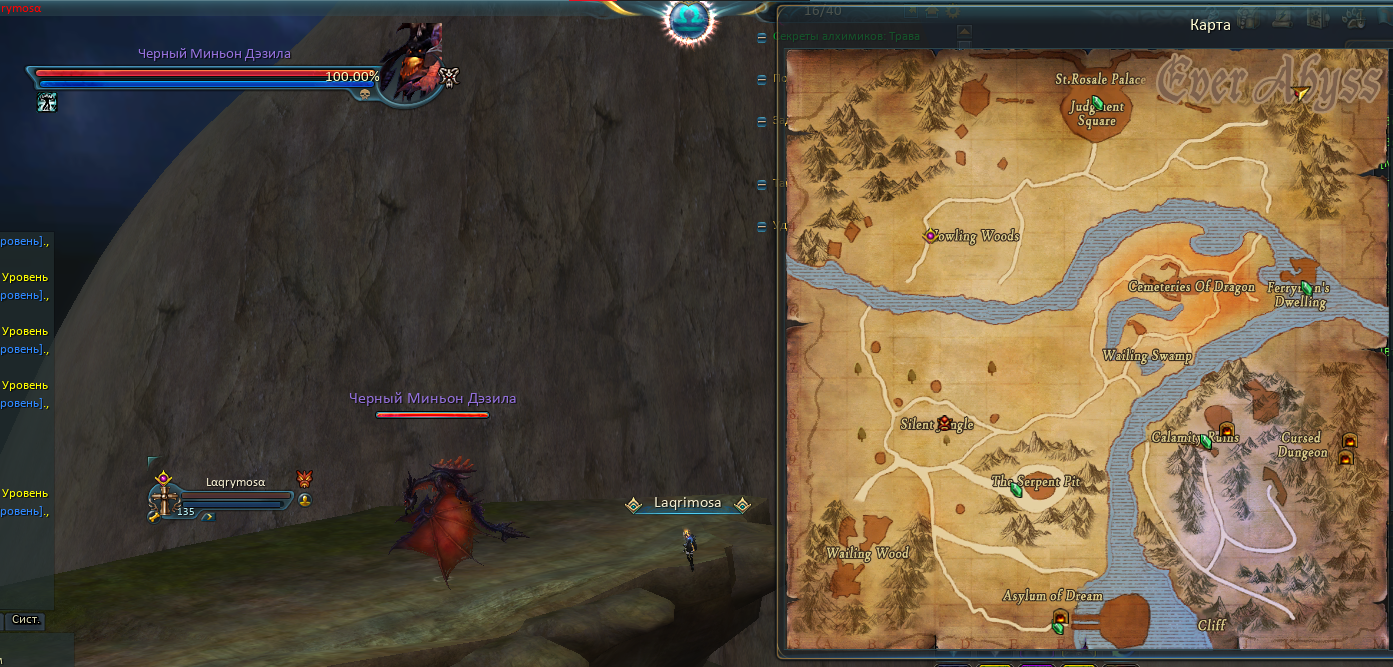Screen dimensions: 1393x667
Task: Click the Judgment Square green crystal marker
Action: point(1097,103)
